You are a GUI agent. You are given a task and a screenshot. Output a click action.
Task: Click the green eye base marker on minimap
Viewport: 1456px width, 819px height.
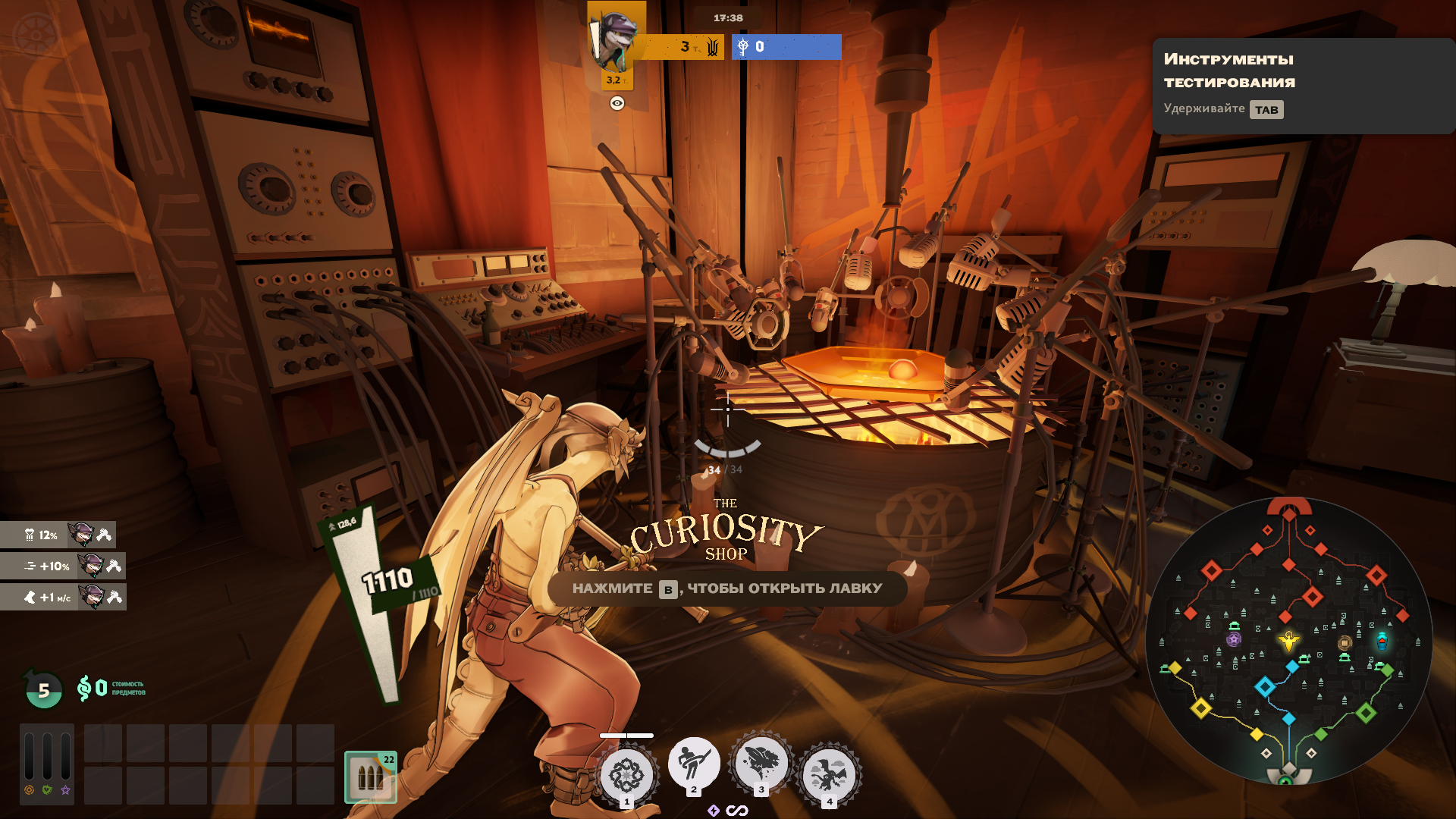(x=1286, y=780)
